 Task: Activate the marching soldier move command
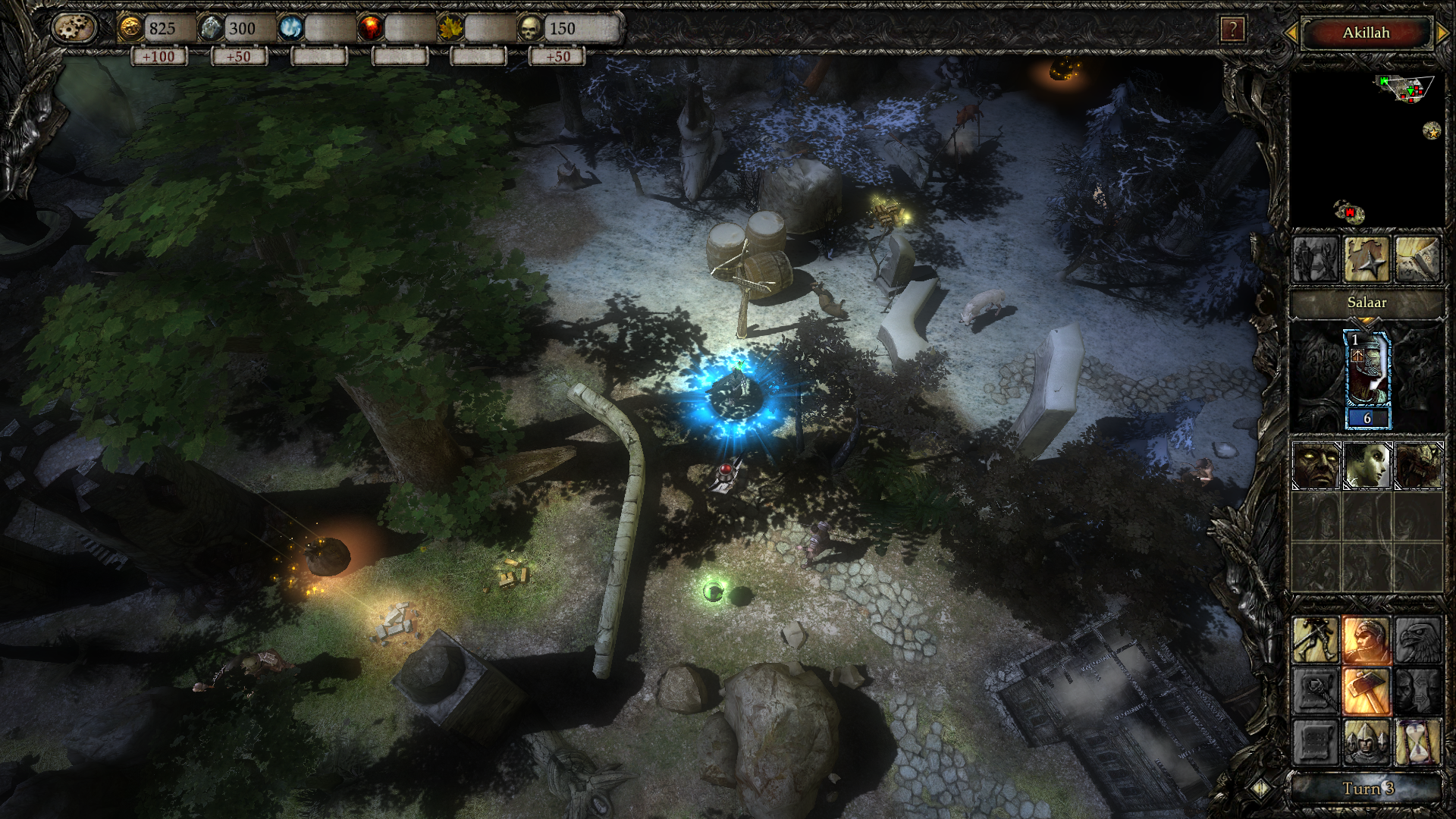pyautogui.click(x=1316, y=639)
